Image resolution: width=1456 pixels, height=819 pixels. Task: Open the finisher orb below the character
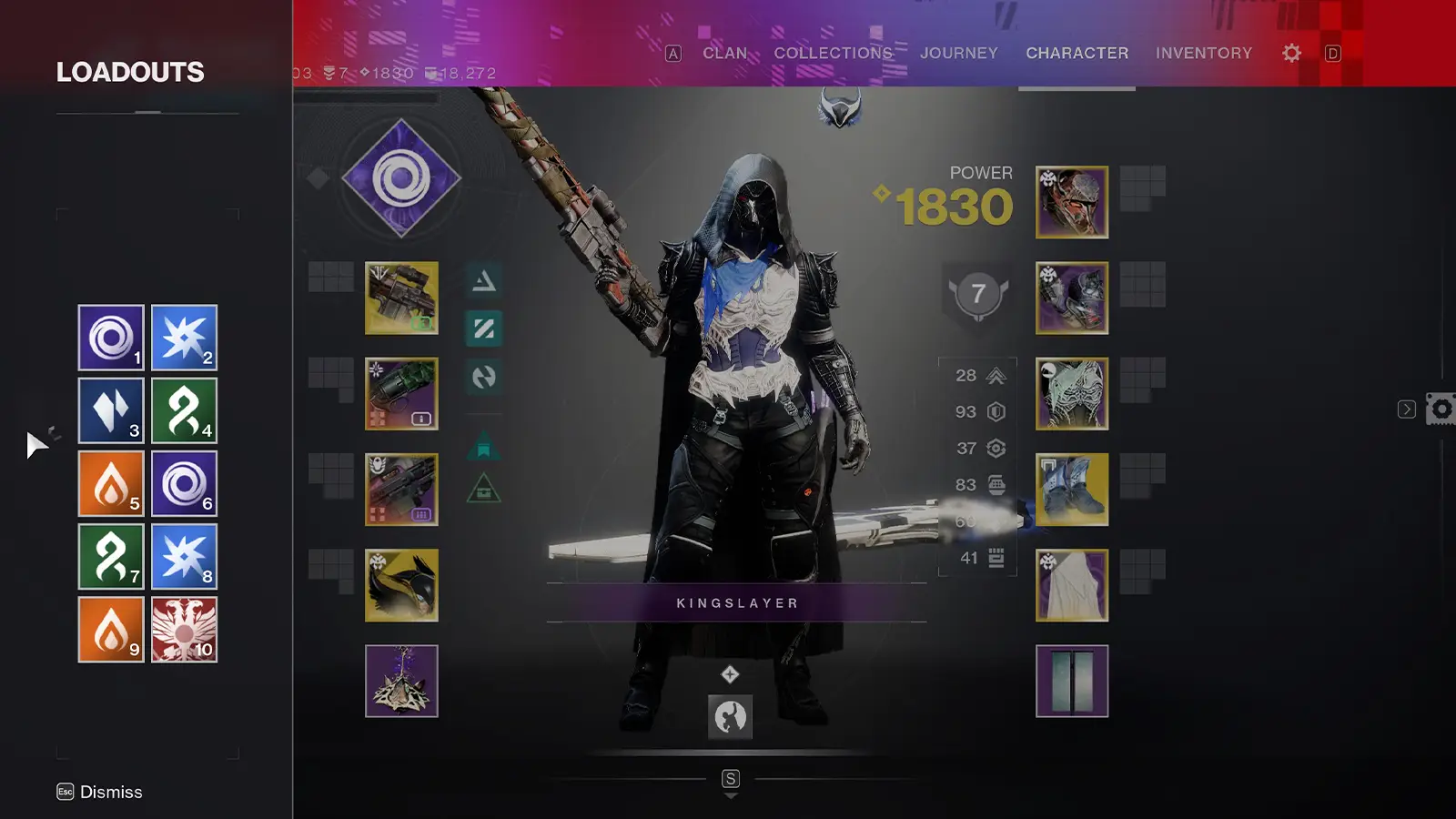pyautogui.click(x=729, y=718)
